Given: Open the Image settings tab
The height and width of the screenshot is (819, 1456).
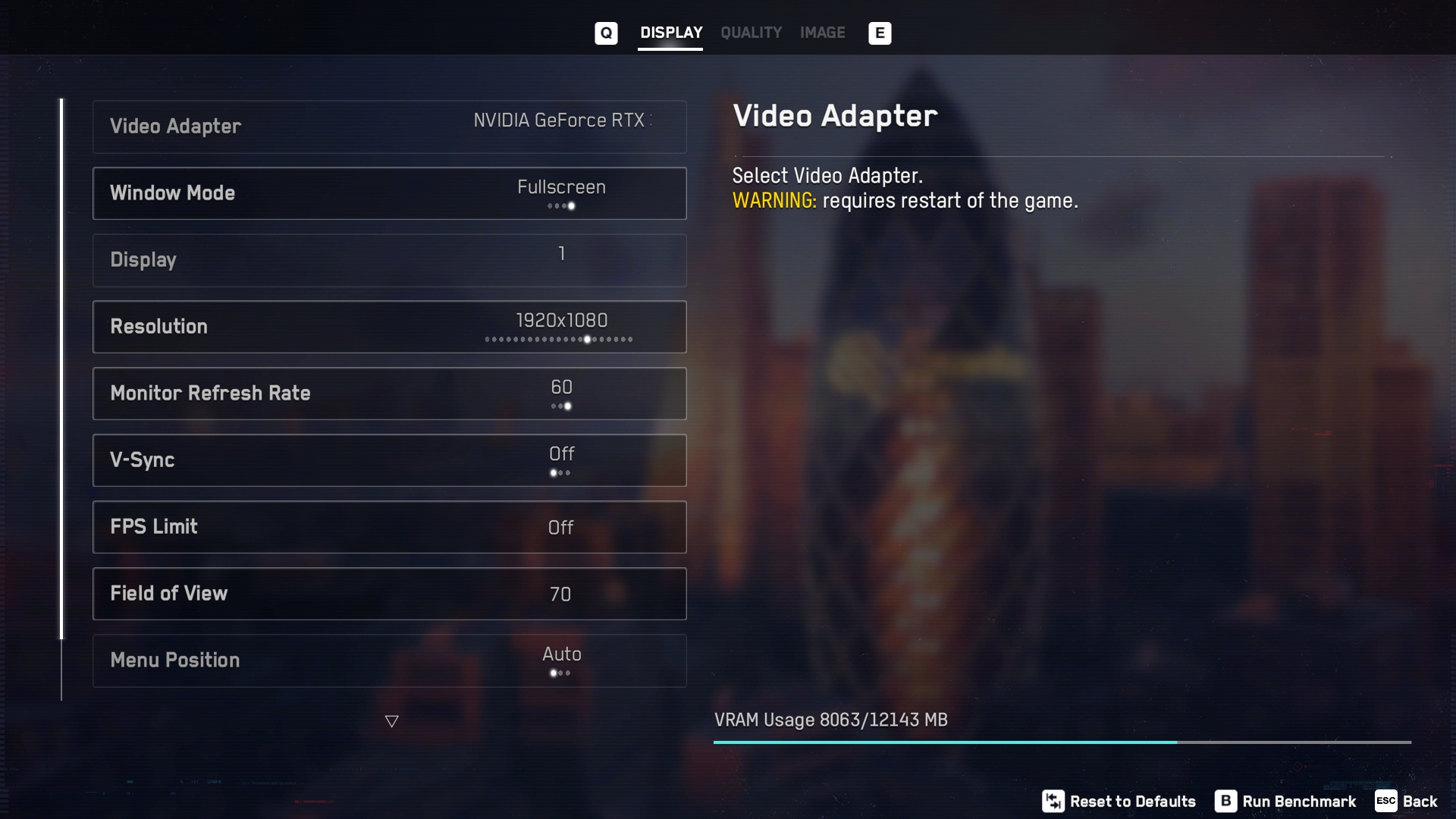Looking at the screenshot, I should (822, 33).
